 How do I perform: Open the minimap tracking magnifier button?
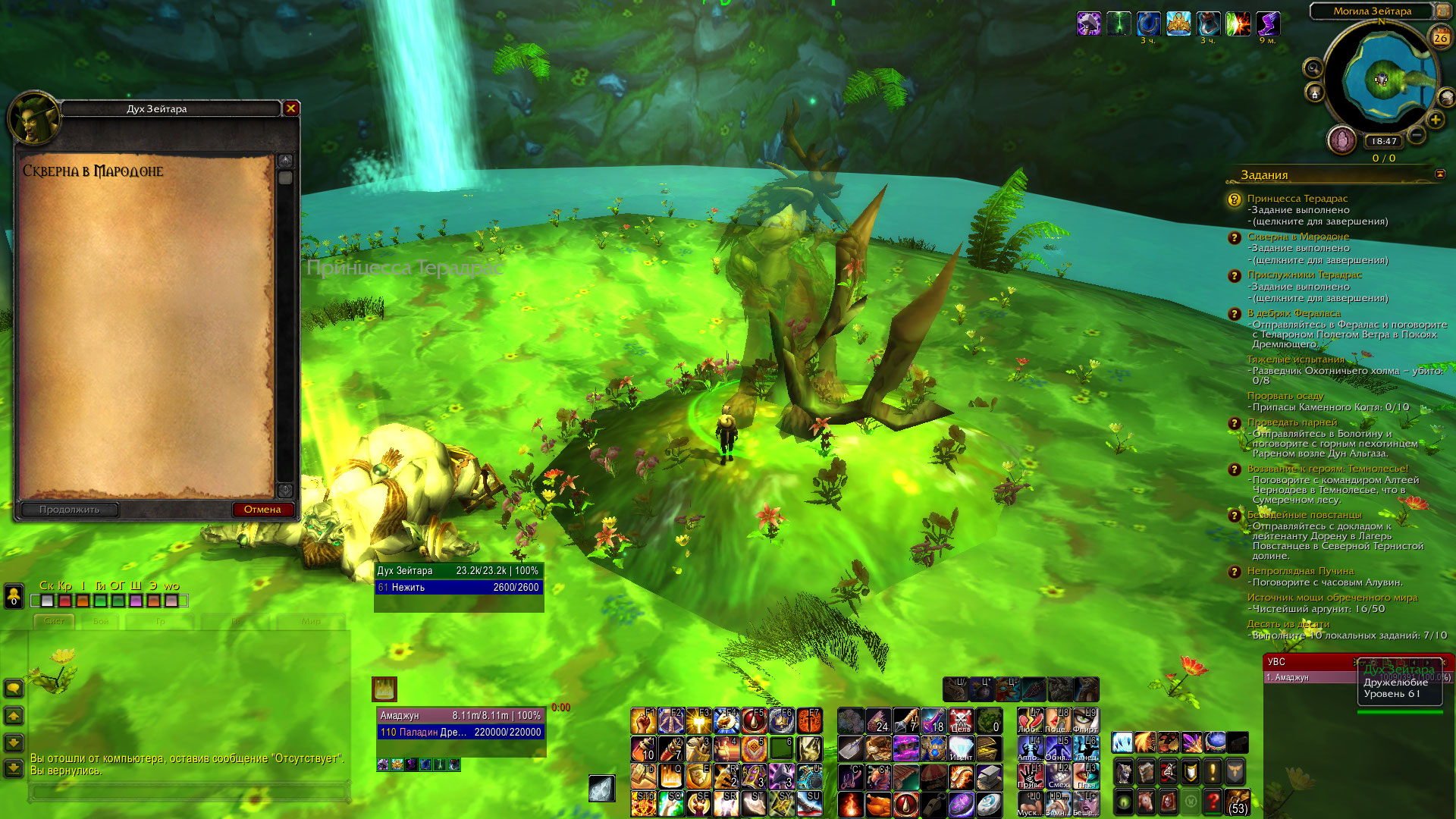click(x=1313, y=68)
